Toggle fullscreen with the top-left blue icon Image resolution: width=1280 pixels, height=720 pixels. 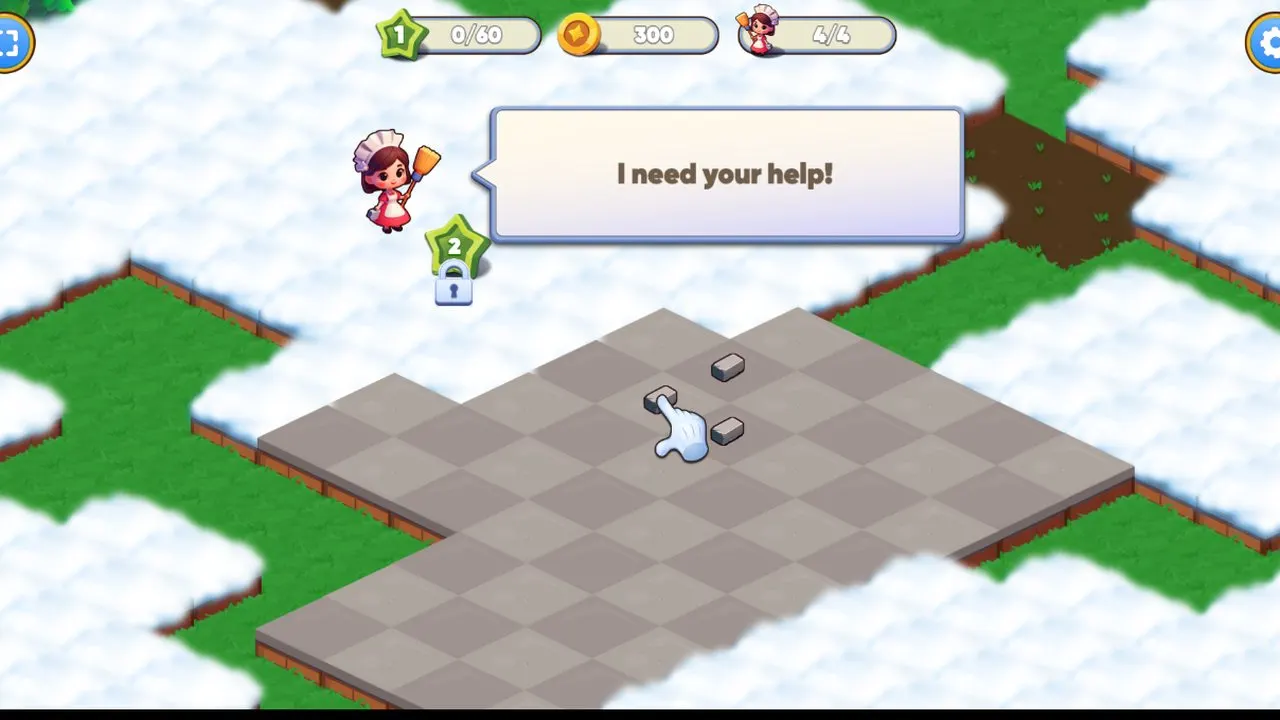coord(10,44)
